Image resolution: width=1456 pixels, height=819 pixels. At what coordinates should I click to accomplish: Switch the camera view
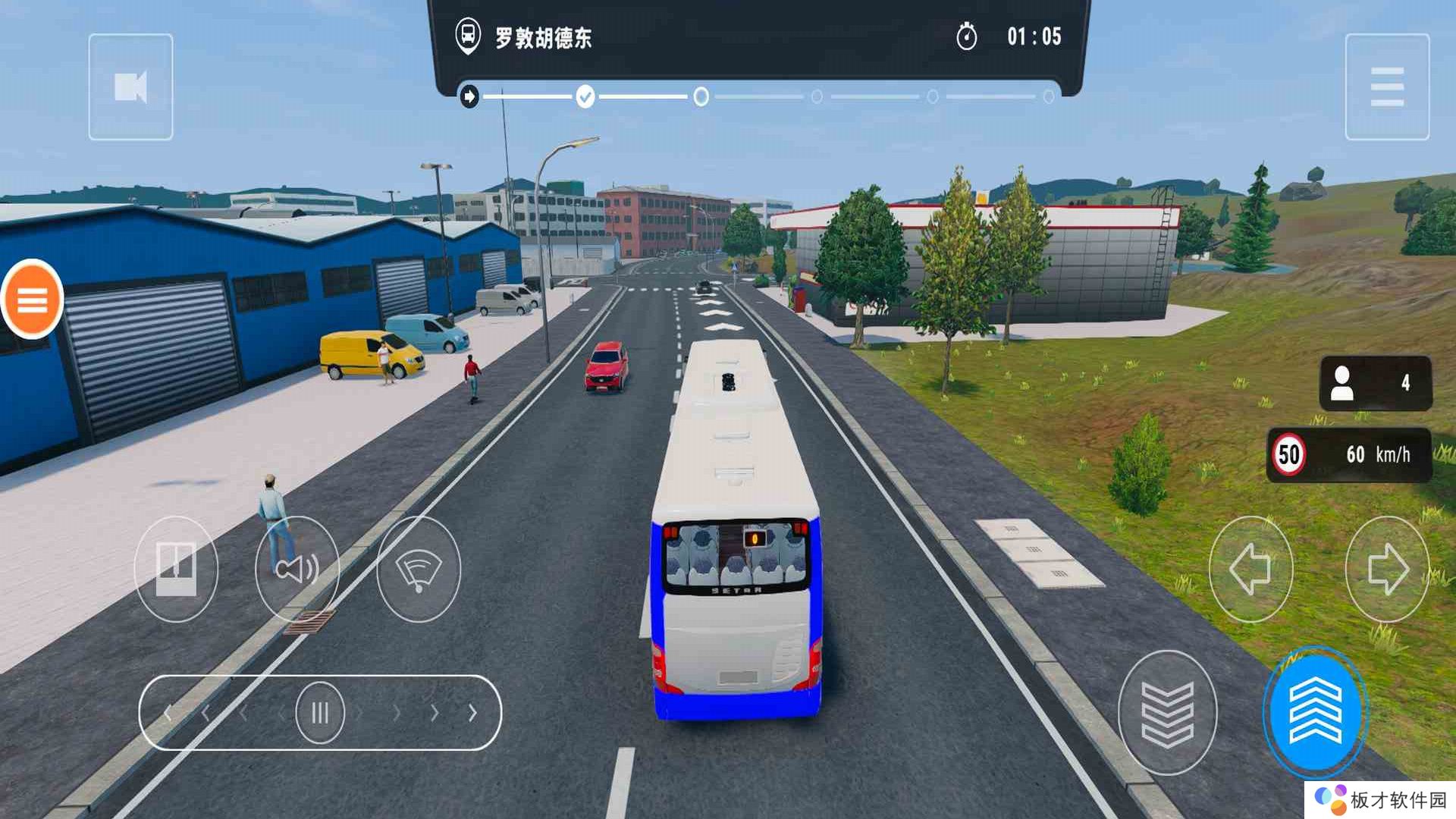pyautogui.click(x=130, y=87)
